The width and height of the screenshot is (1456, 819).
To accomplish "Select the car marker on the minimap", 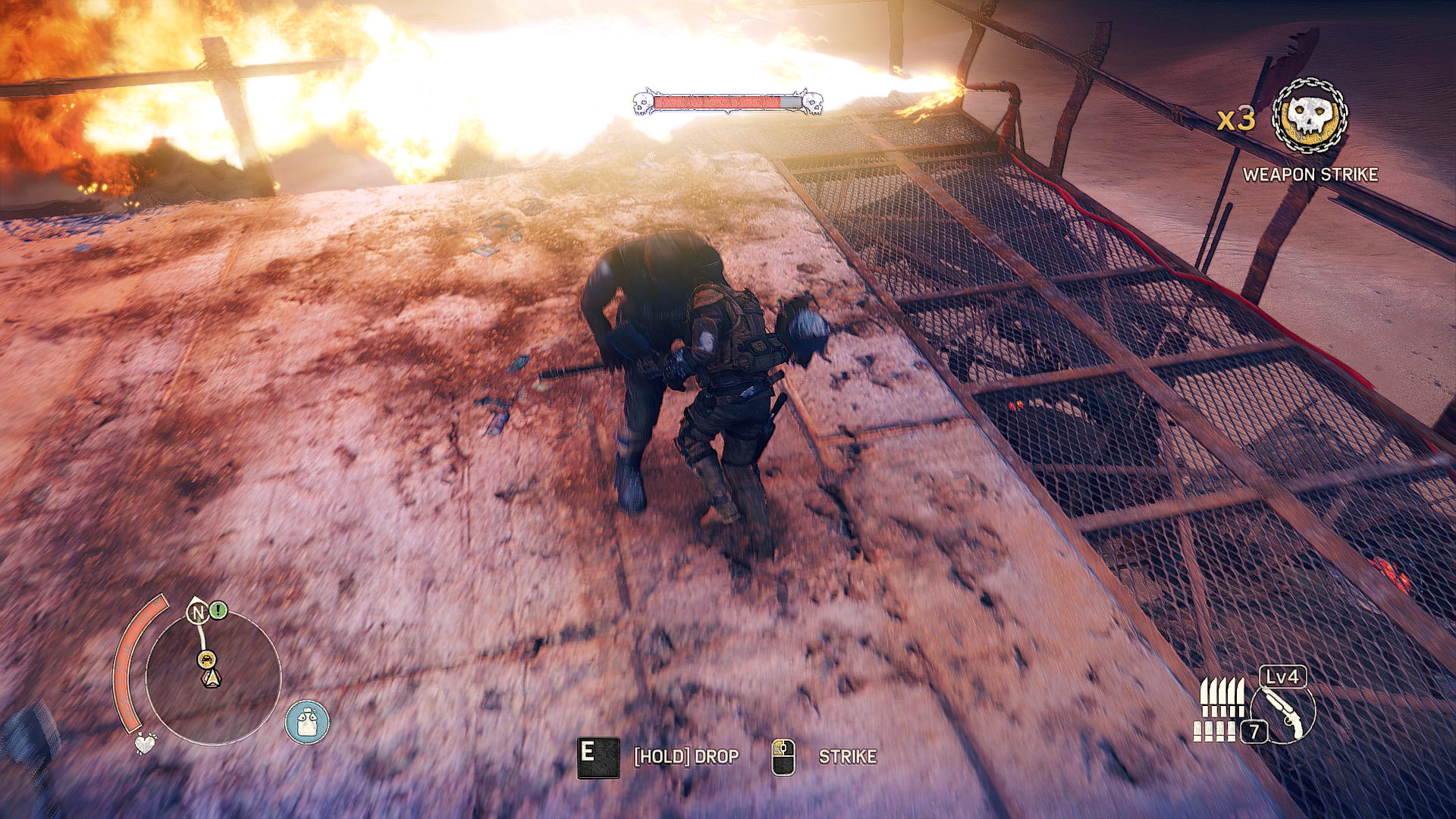I will 206,658.
